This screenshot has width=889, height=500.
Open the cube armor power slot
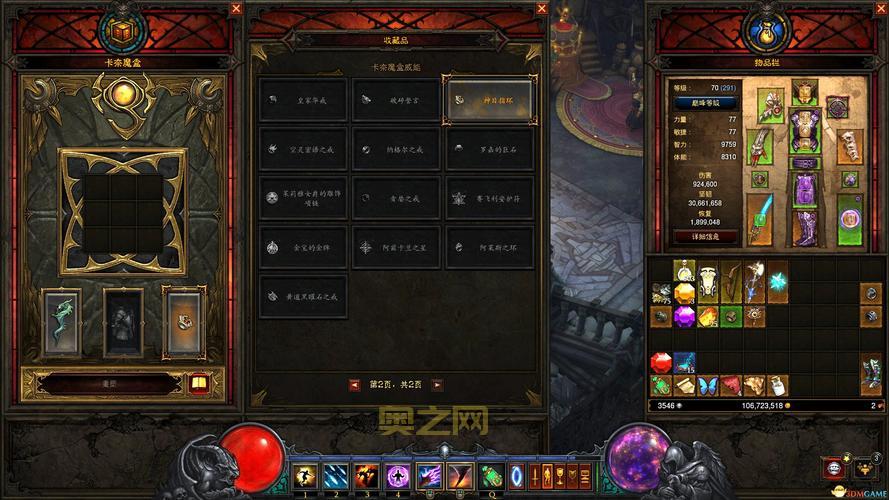(123, 322)
